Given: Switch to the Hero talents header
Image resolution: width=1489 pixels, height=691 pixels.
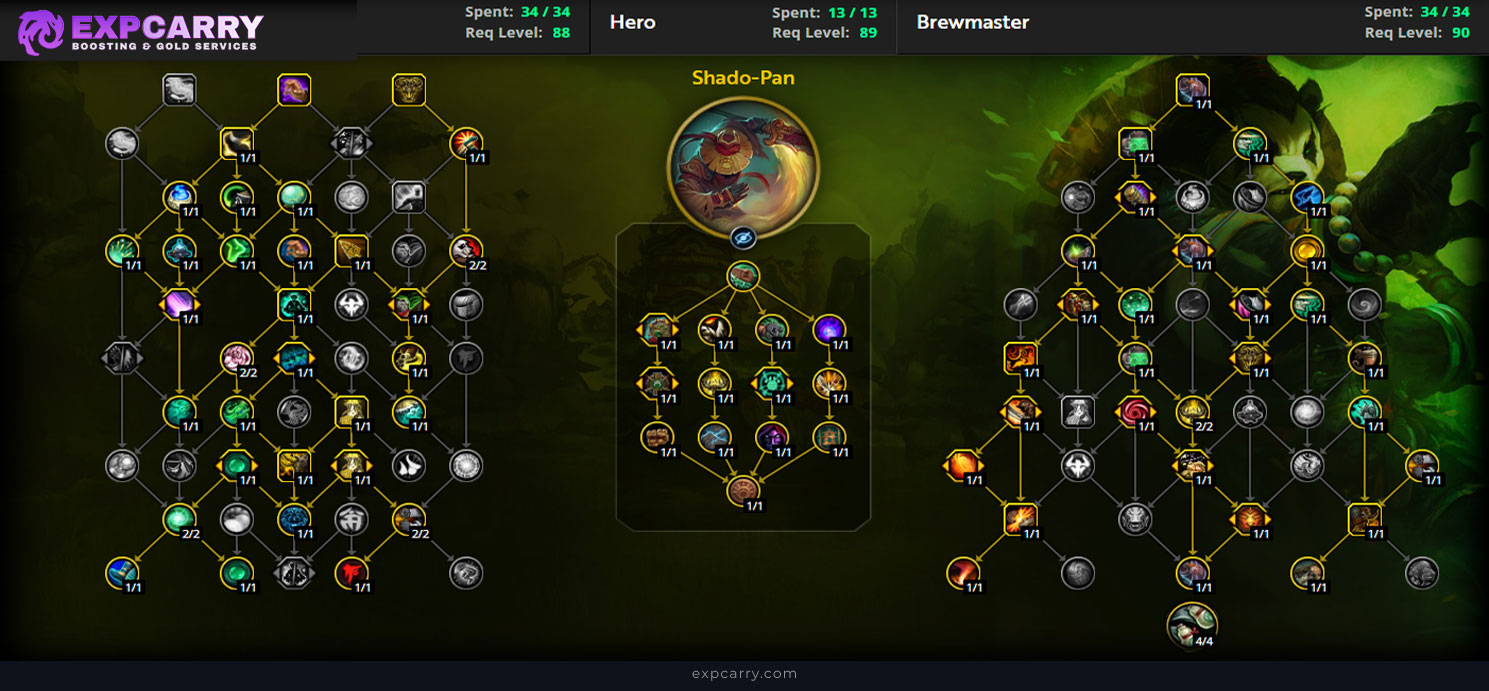Looking at the screenshot, I should (633, 22).
